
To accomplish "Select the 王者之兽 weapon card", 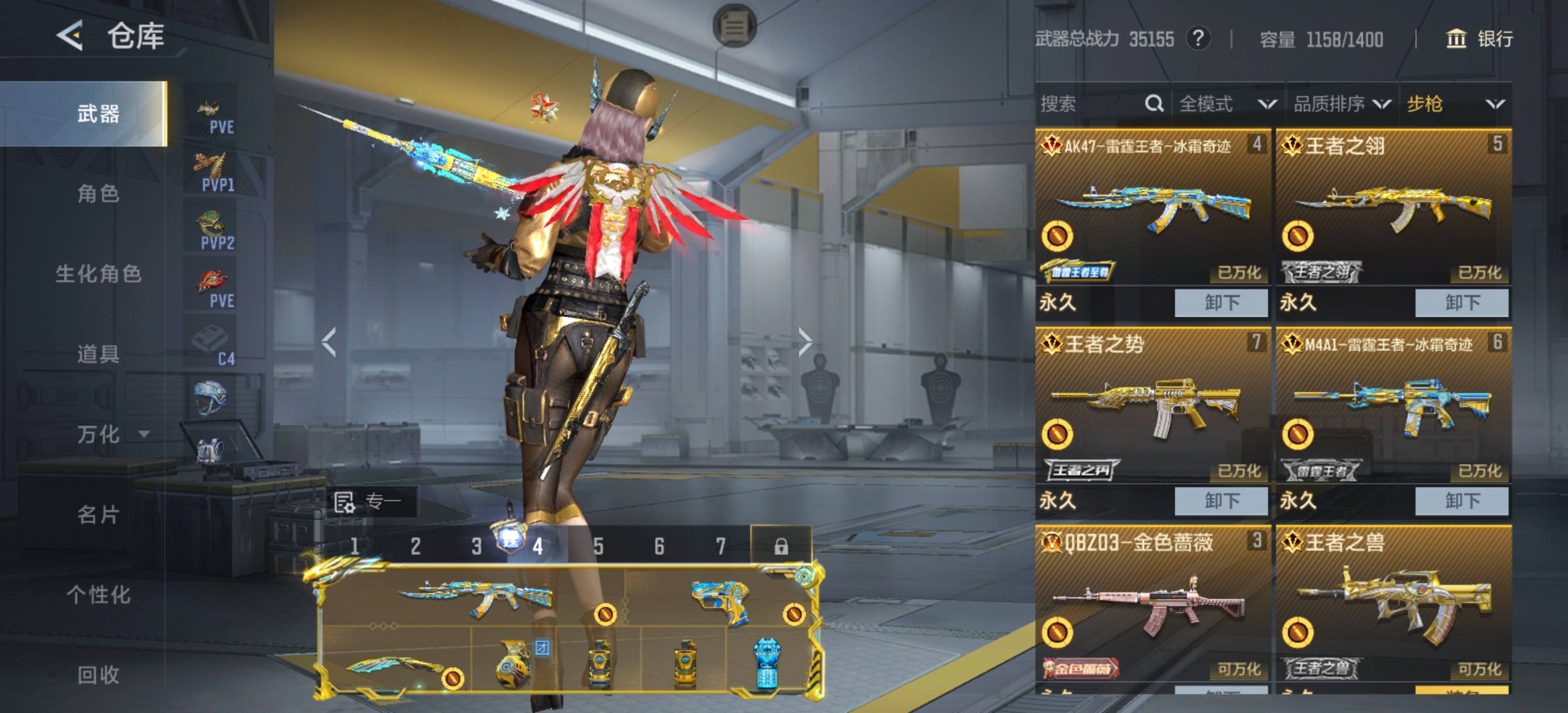I will tap(1393, 603).
